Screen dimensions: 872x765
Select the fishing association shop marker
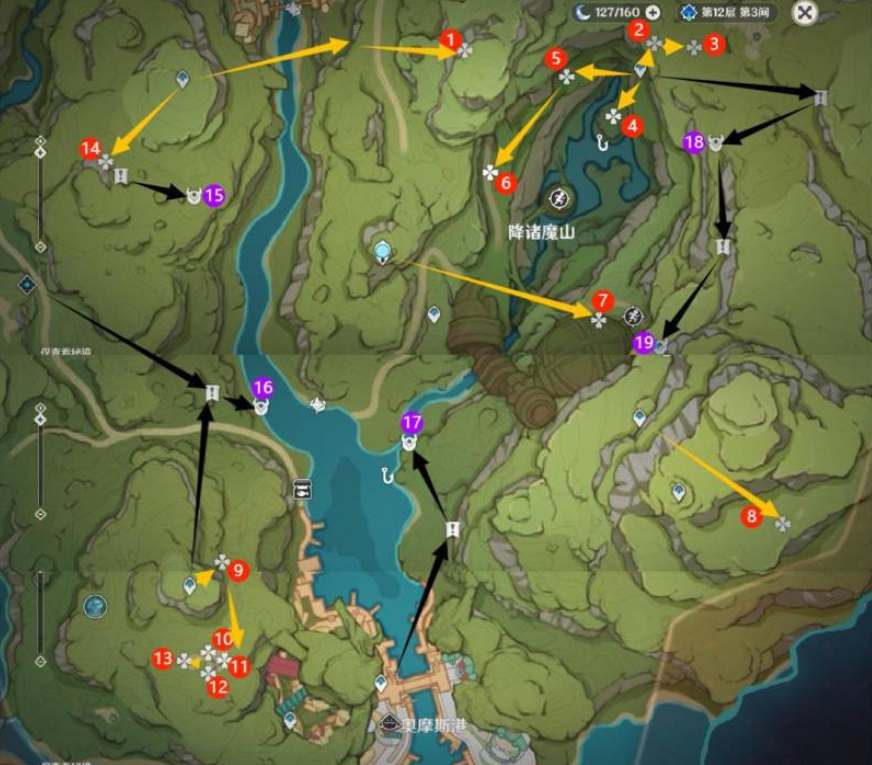pyautogui.click(x=301, y=489)
